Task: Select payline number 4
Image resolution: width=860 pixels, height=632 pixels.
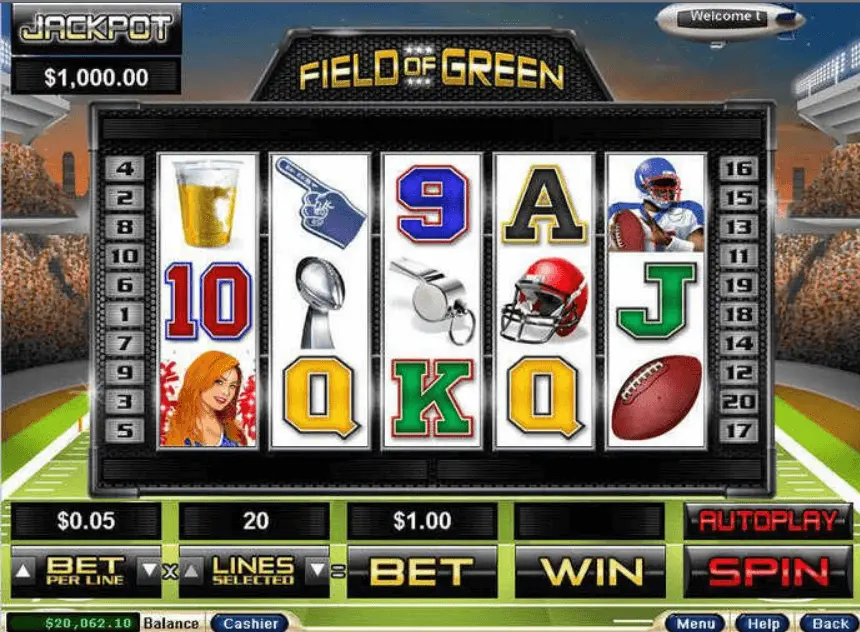Action: tap(125, 169)
